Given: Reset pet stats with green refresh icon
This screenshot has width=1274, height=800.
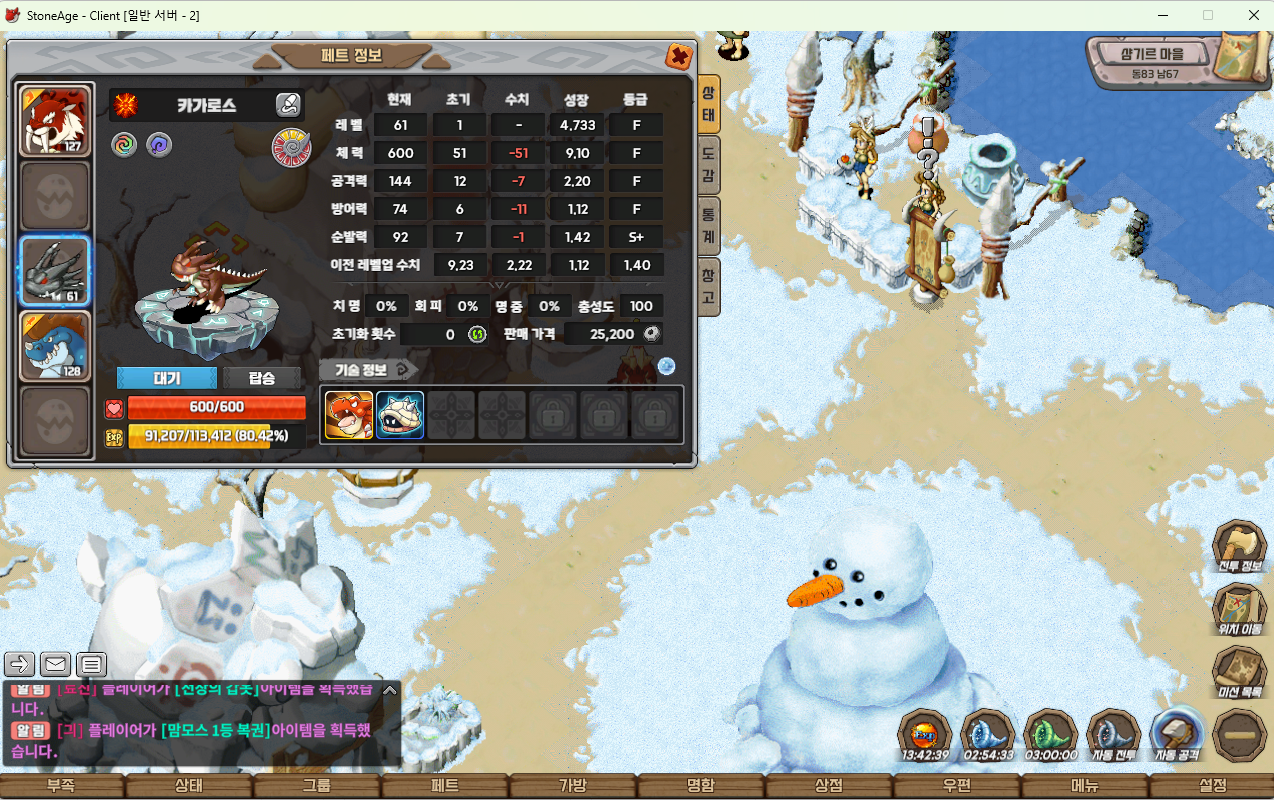Looking at the screenshot, I should (x=477, y=334).
